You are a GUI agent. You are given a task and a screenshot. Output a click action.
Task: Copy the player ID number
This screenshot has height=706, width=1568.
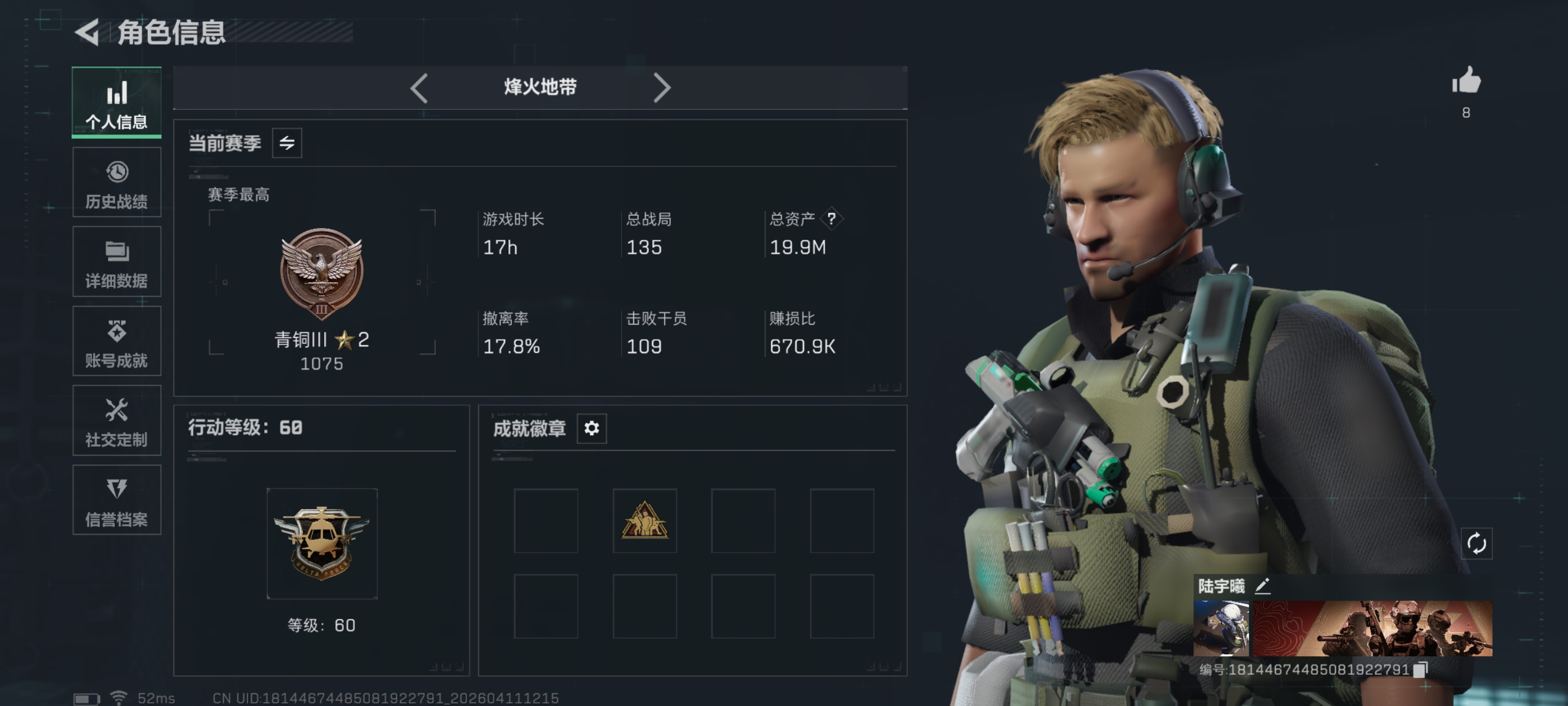1420,670
